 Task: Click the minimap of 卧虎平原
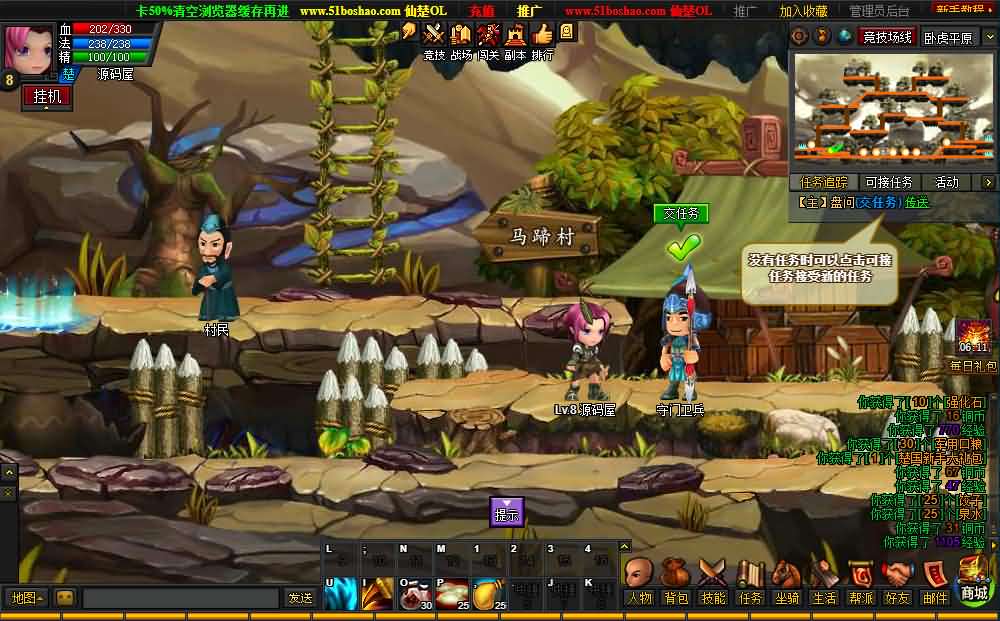coord(894,110)
